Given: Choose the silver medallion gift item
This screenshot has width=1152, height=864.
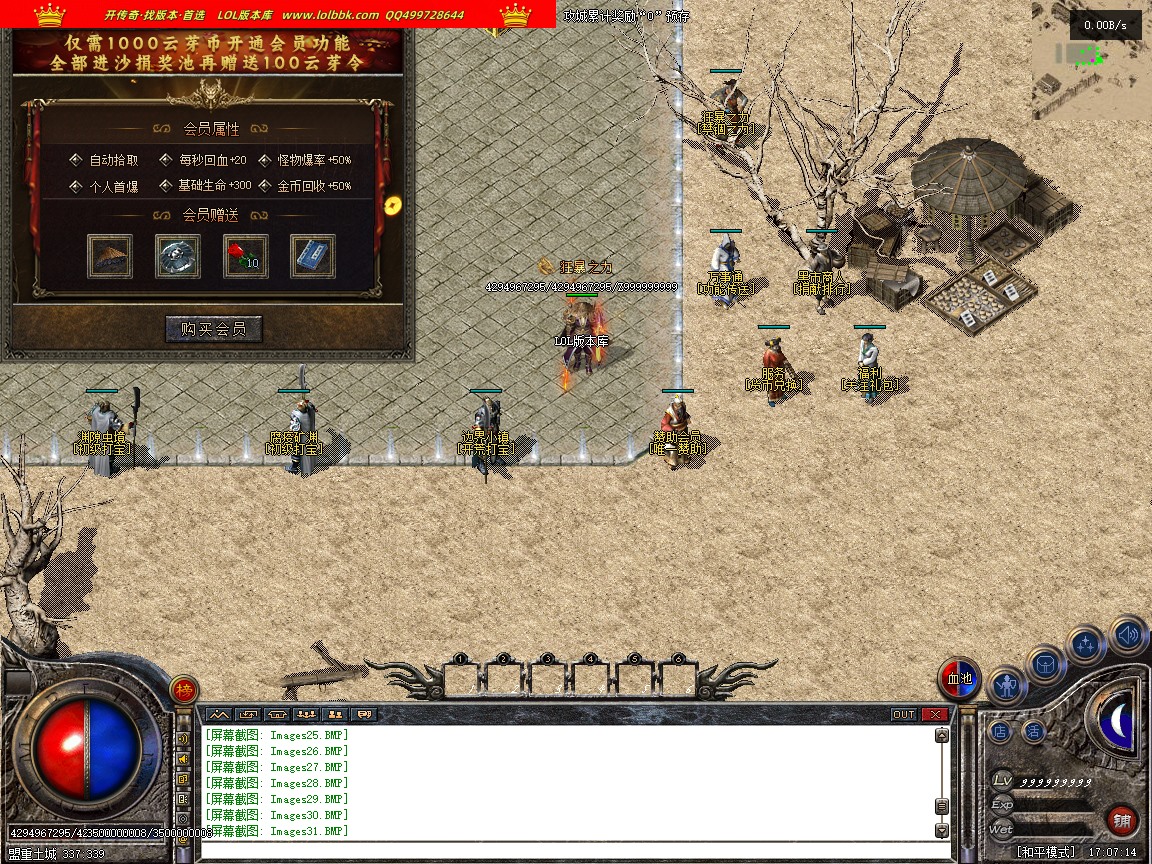Looking at the screenshot, I should click(177, 257).
